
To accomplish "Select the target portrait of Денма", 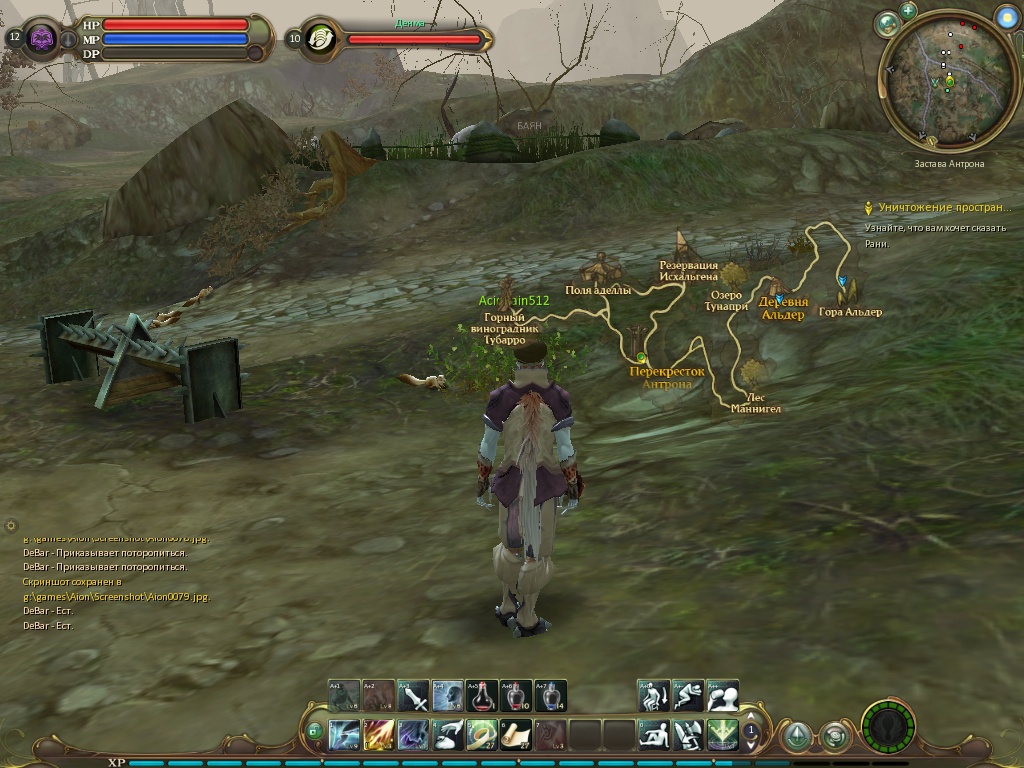I will (320, 39).
